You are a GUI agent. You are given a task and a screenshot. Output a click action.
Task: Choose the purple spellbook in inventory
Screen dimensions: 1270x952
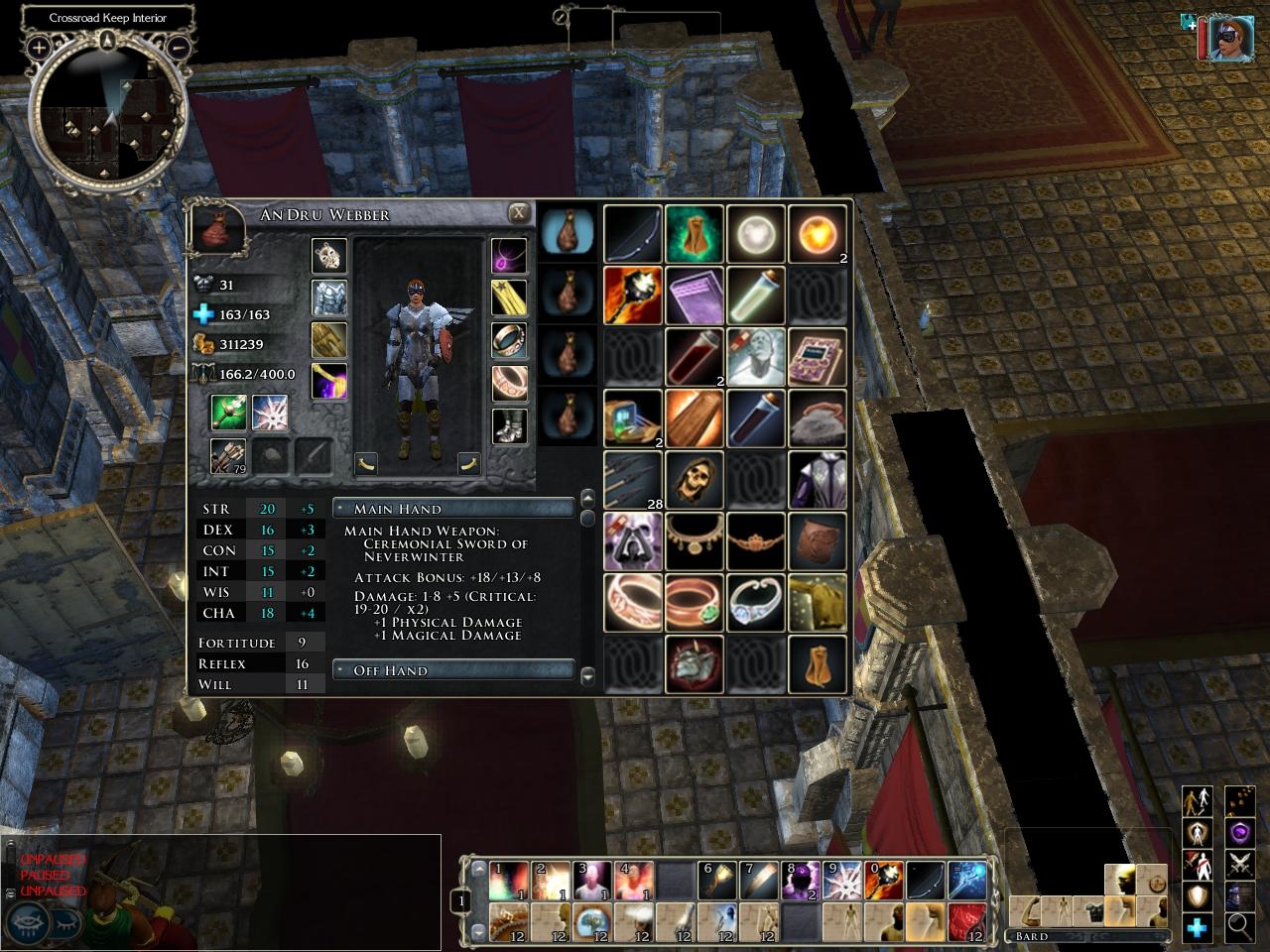click(x=818, y=358)
